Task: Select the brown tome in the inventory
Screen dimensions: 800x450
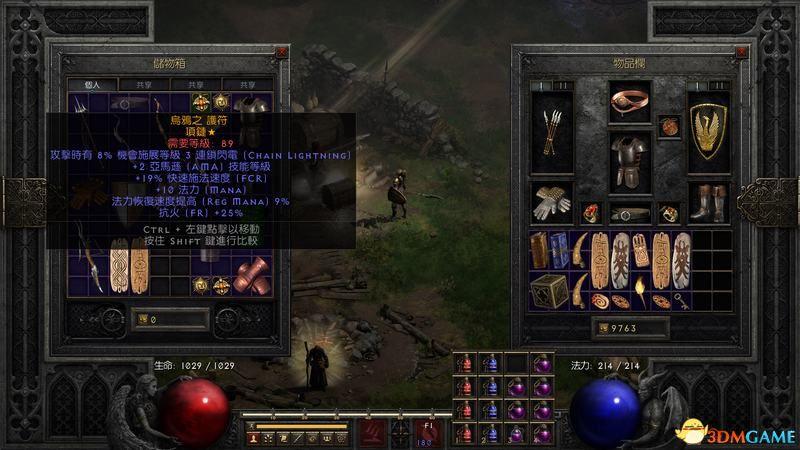Action: (541, 251)
